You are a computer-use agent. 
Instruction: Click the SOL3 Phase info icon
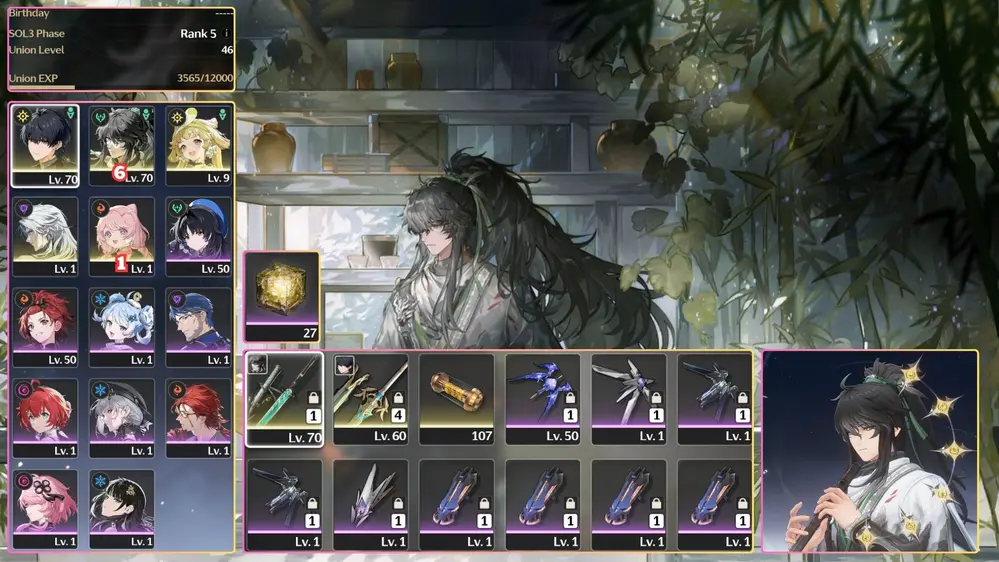click(226, 34)
